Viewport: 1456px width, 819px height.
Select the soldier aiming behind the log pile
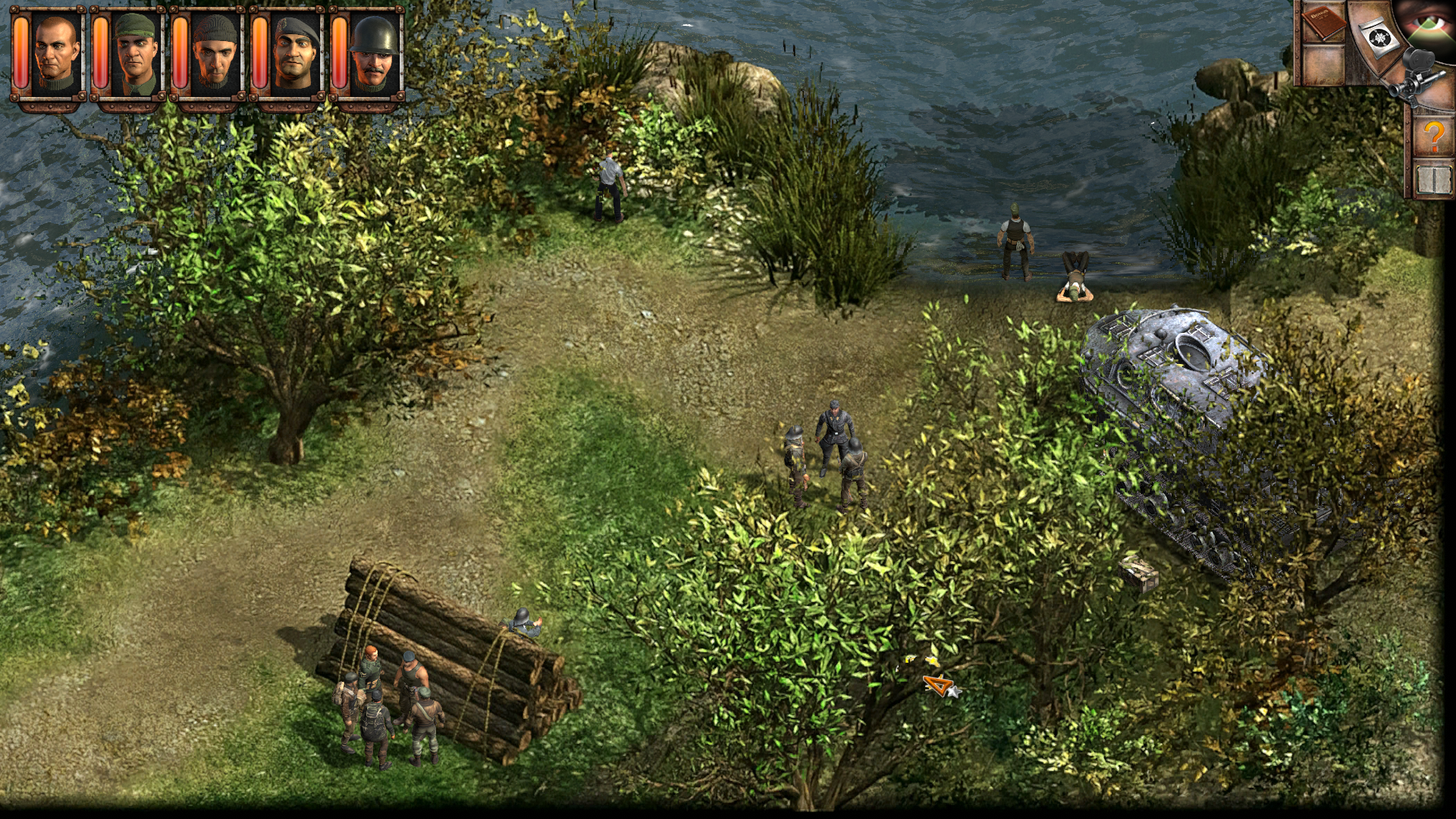tap(523, 622)
